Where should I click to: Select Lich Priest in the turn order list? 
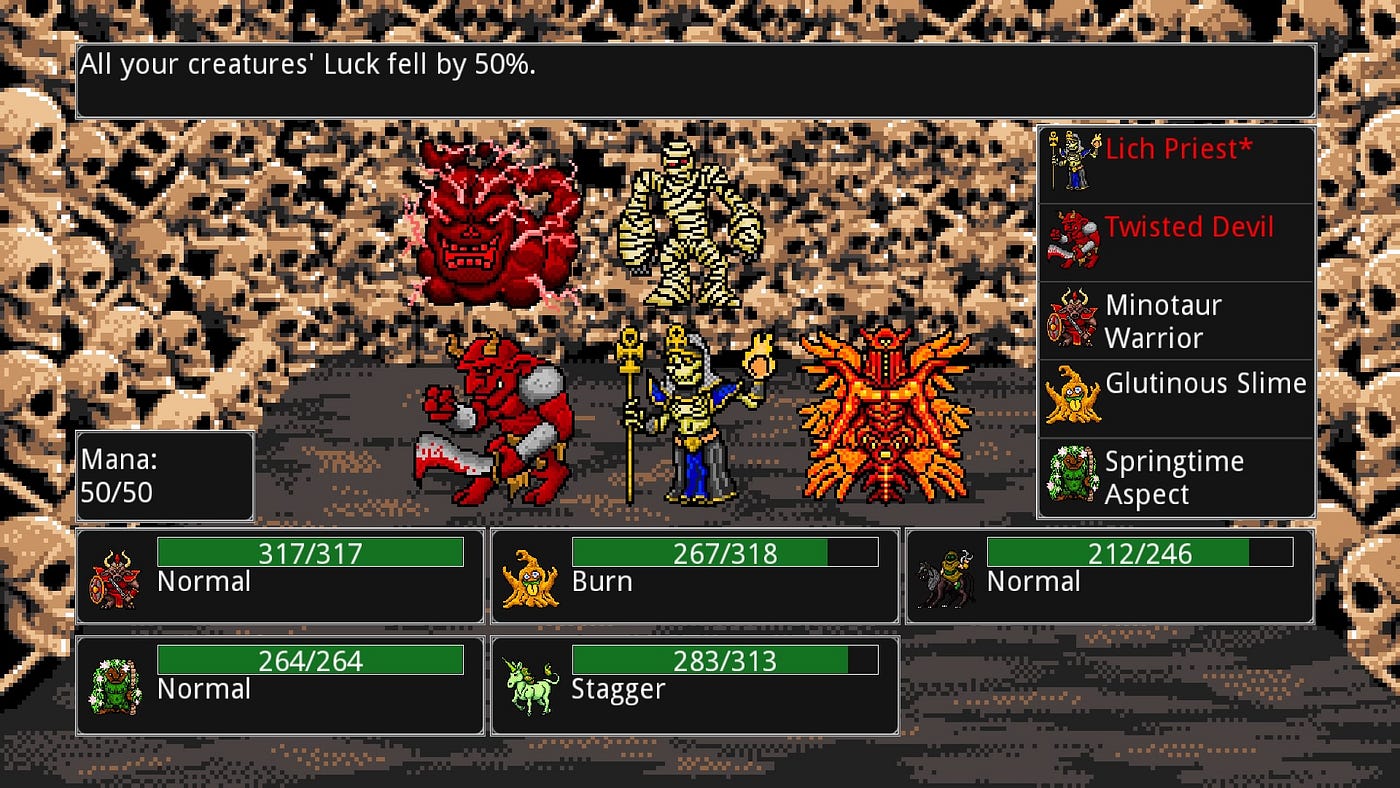(x=1176, y=165)
